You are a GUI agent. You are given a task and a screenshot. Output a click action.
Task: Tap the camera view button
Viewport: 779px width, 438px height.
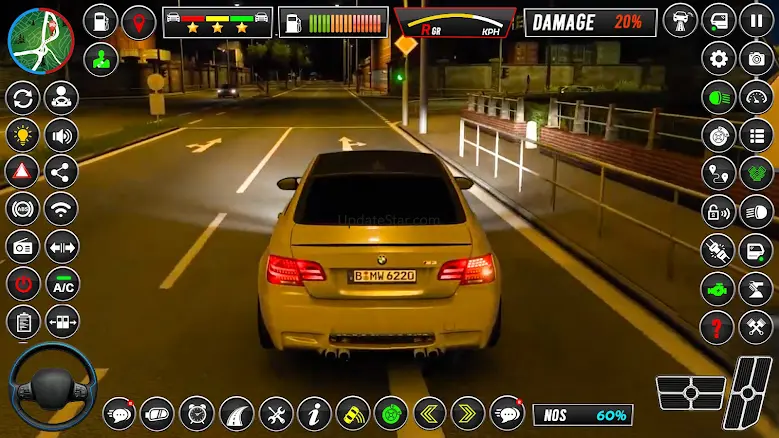point(756,58)
